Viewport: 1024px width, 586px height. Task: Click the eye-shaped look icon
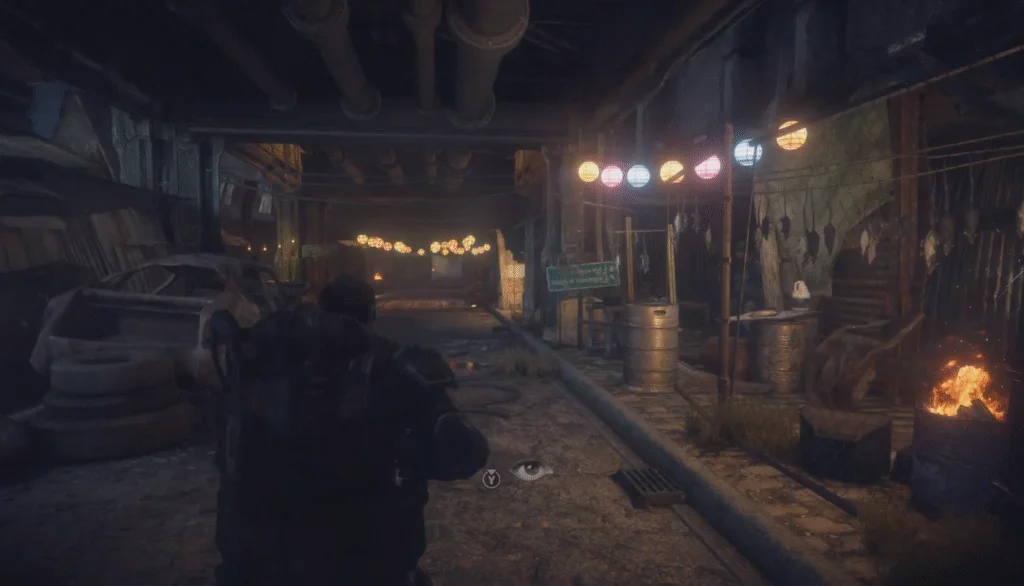pos(531,471)
